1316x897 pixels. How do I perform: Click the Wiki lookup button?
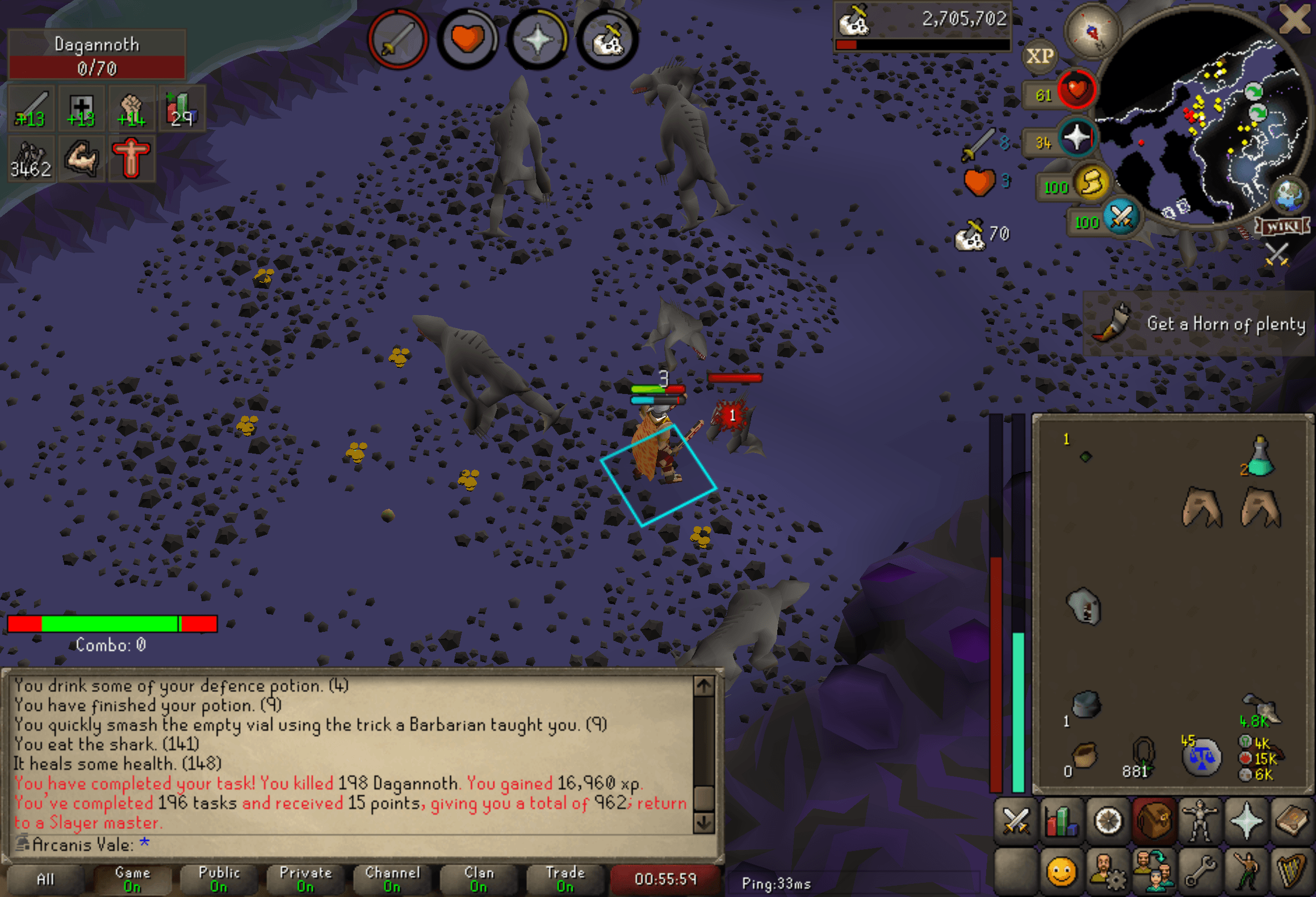(1283, 227)
